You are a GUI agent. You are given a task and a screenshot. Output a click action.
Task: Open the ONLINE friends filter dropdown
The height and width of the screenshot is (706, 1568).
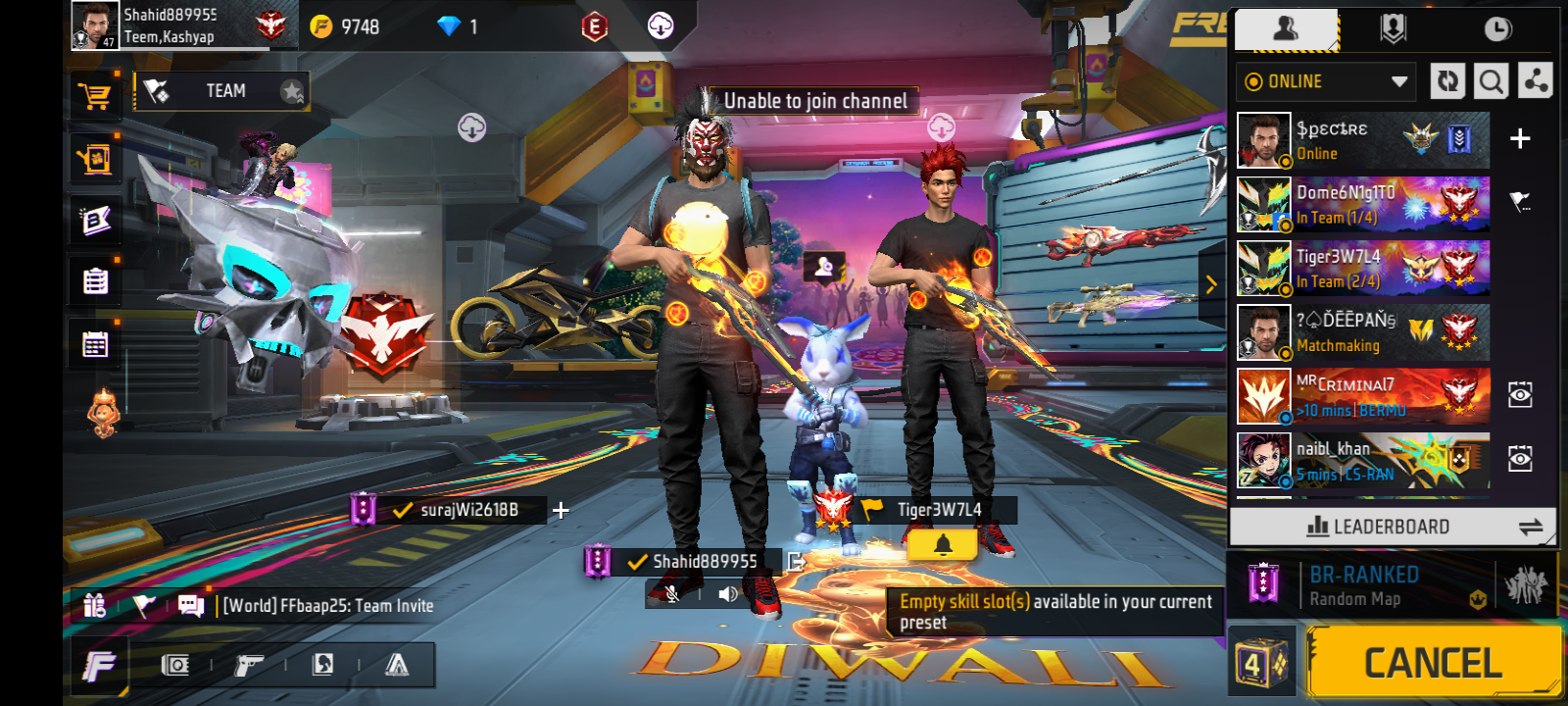point(1327,82)
